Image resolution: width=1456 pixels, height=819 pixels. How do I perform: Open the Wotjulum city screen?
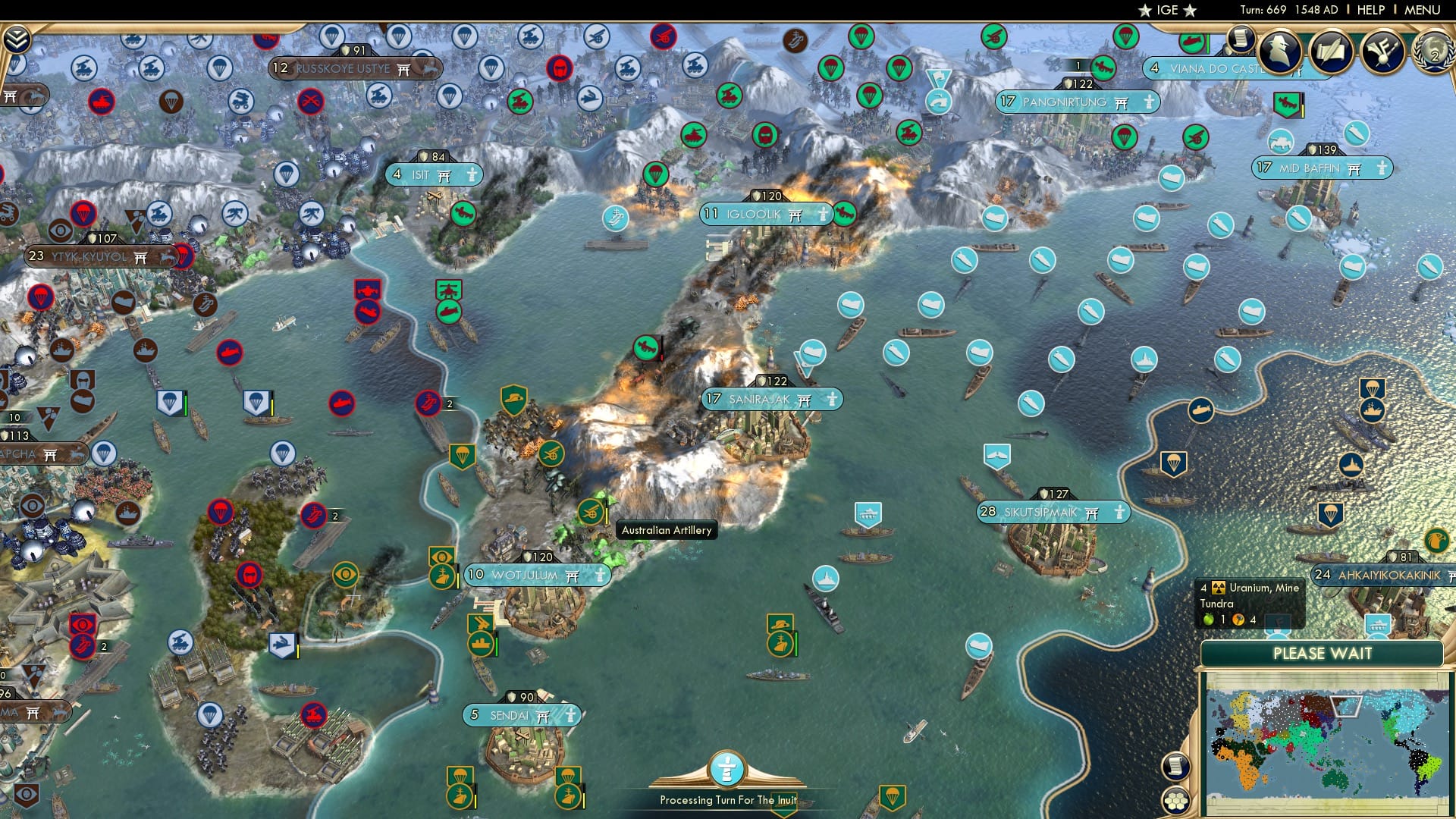point(538,576)
